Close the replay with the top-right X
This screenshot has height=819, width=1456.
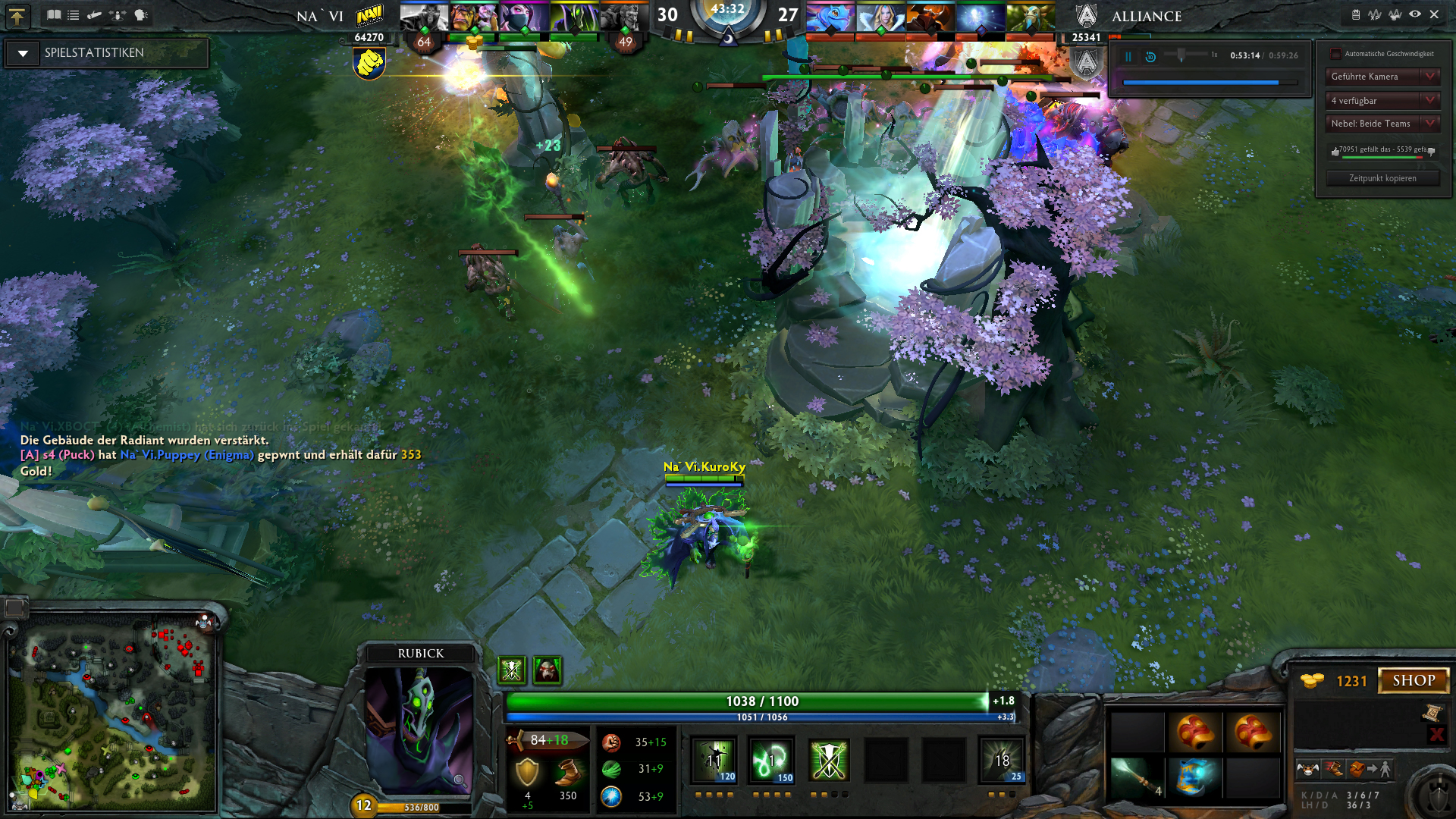(x=1434, y=14)
